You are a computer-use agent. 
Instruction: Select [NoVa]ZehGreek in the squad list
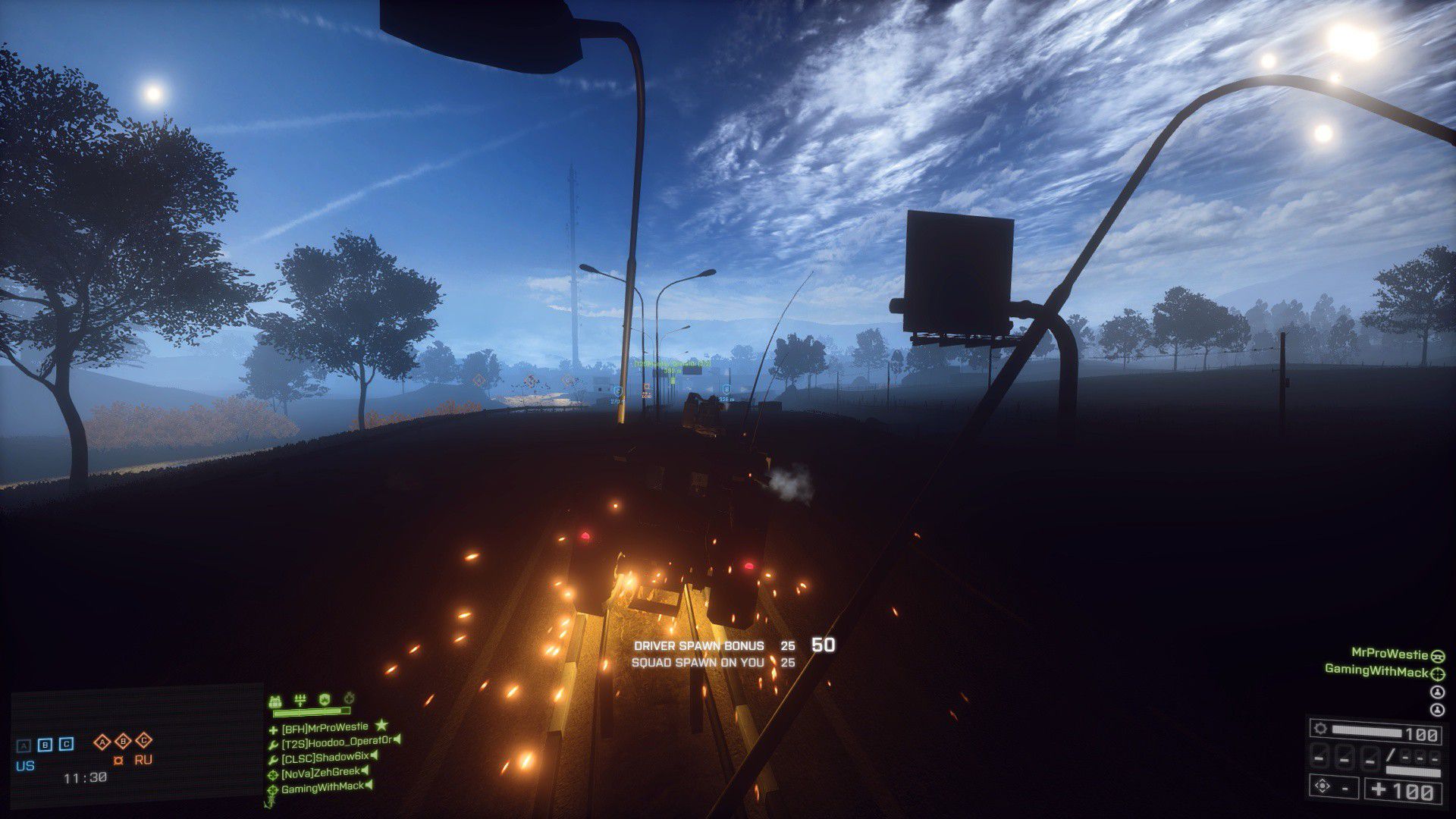click(320, 772)
